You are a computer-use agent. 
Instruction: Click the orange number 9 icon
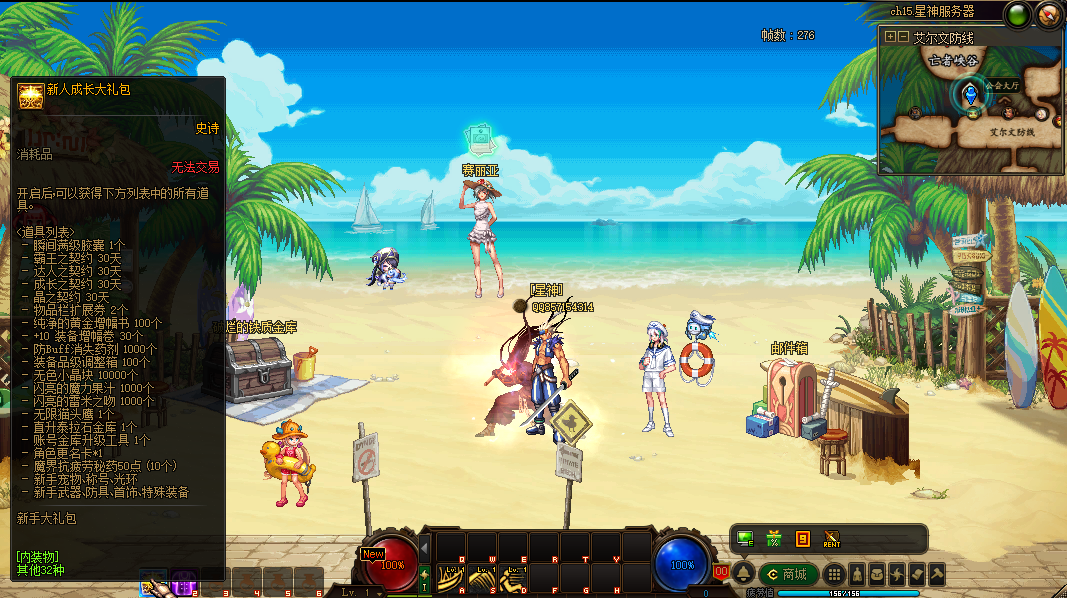tap(802, 540)
